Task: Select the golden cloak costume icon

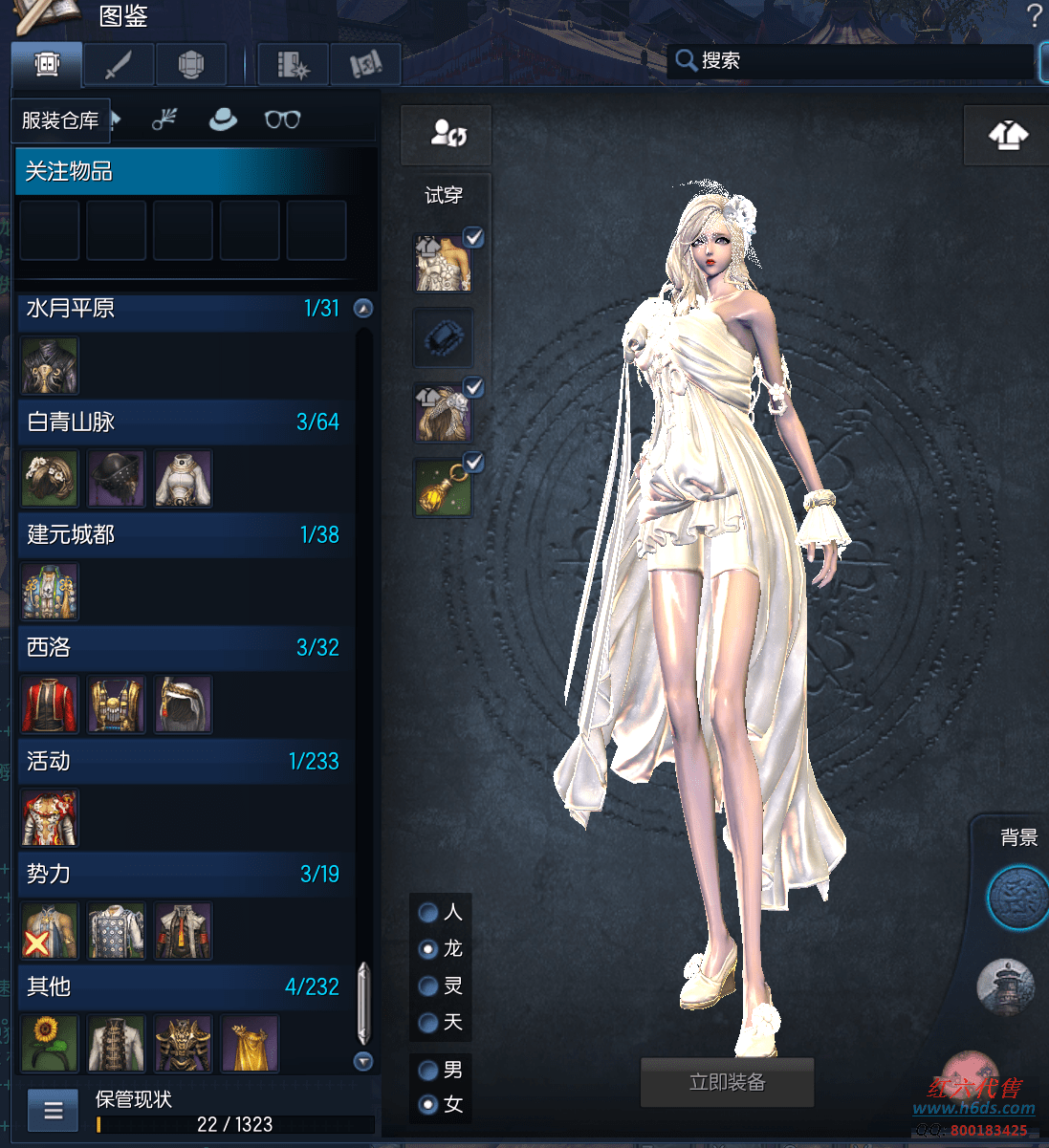Action: pos(250,1044)
